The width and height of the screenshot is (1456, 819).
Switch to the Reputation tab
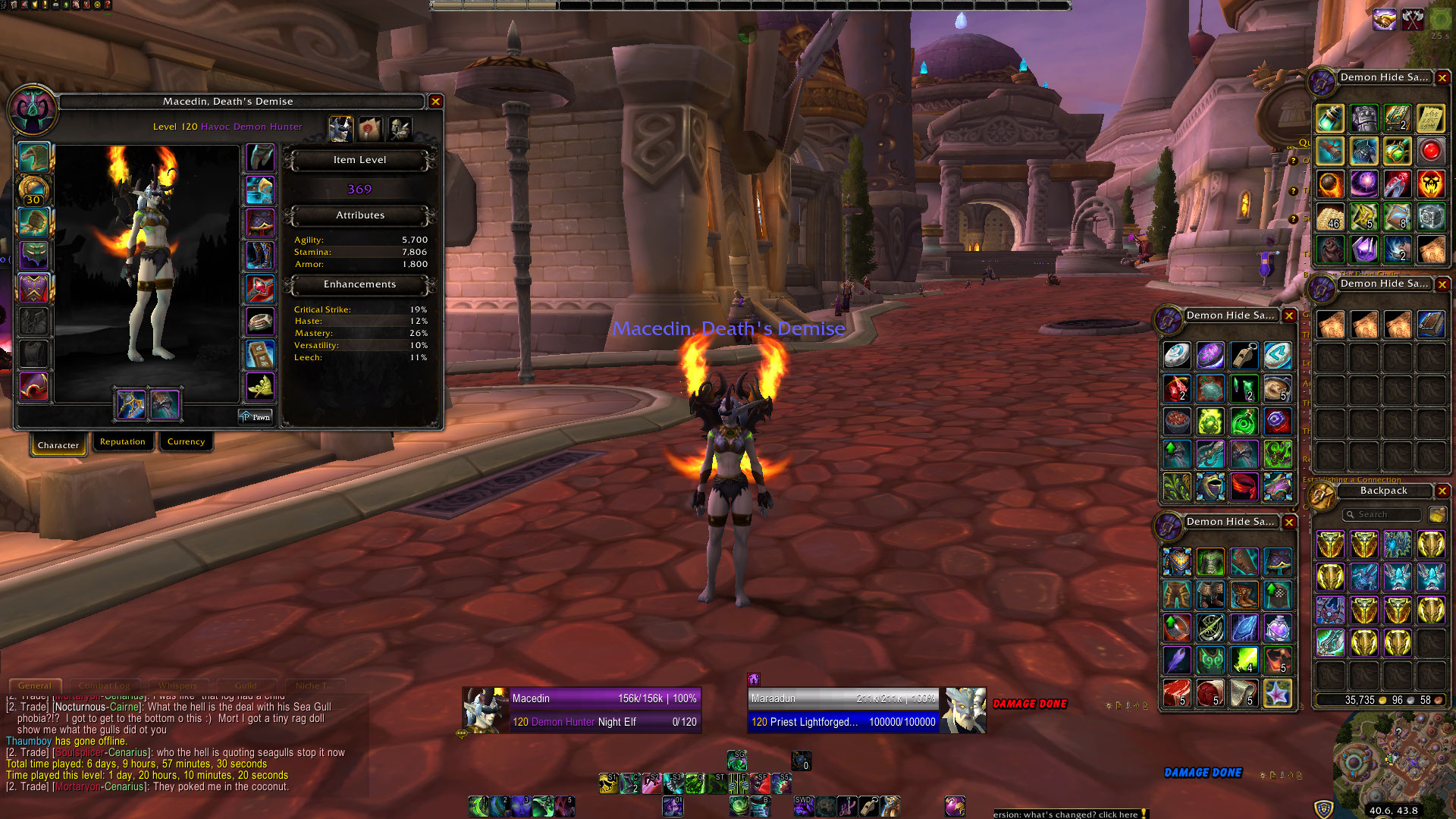(122, 441)
